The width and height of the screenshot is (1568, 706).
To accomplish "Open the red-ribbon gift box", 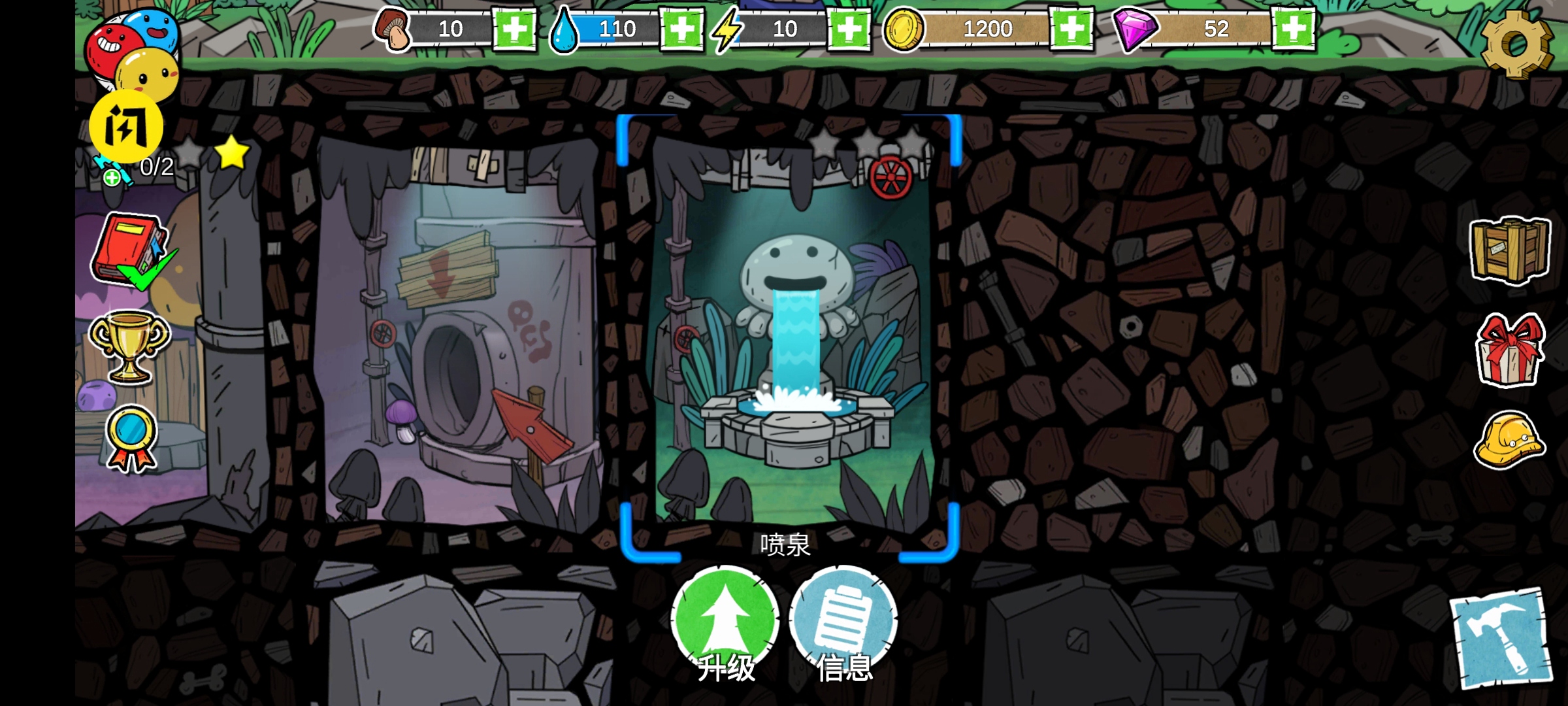I will point(1510,350).
